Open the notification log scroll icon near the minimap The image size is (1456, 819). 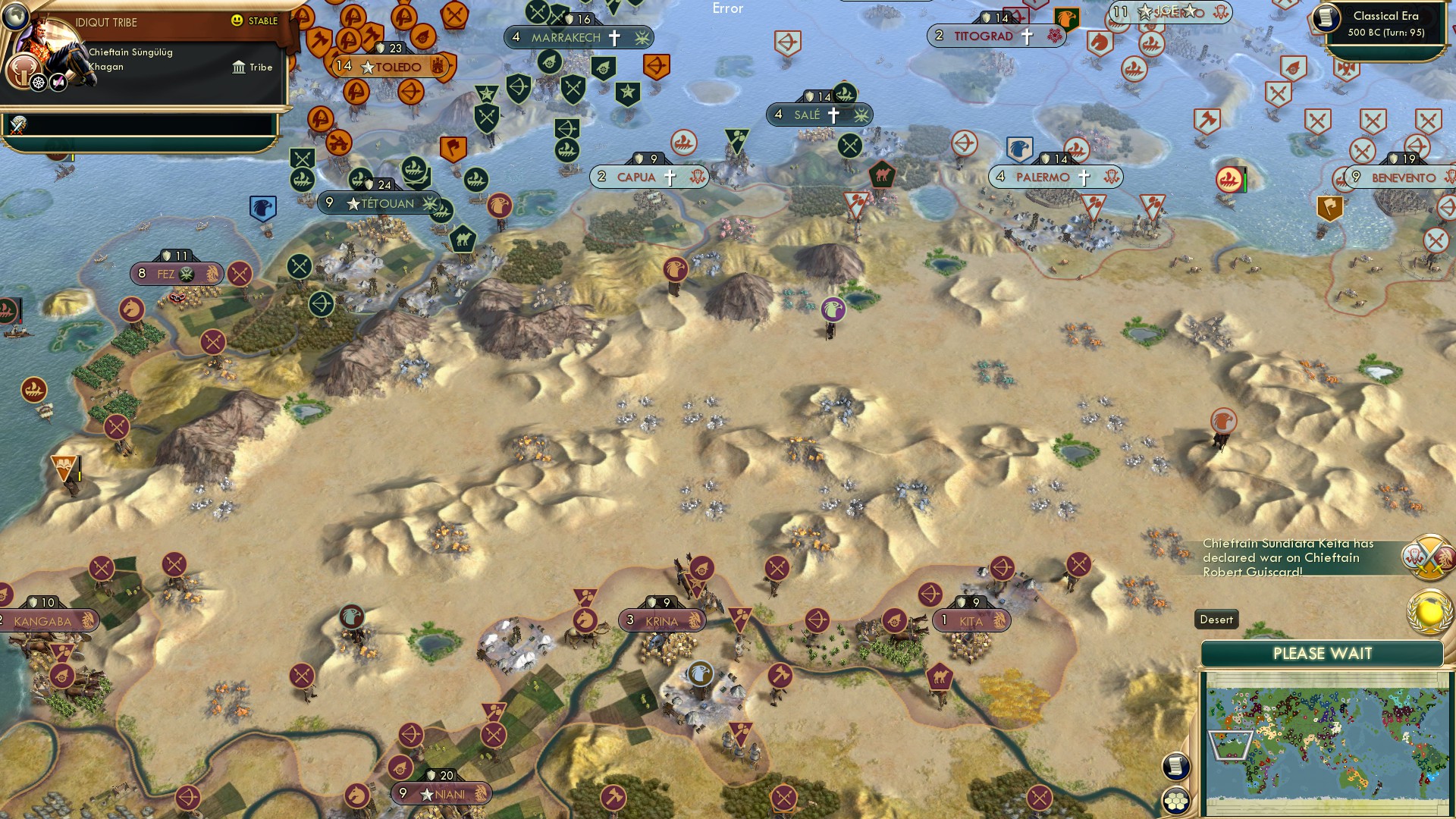coord(1176,767)
